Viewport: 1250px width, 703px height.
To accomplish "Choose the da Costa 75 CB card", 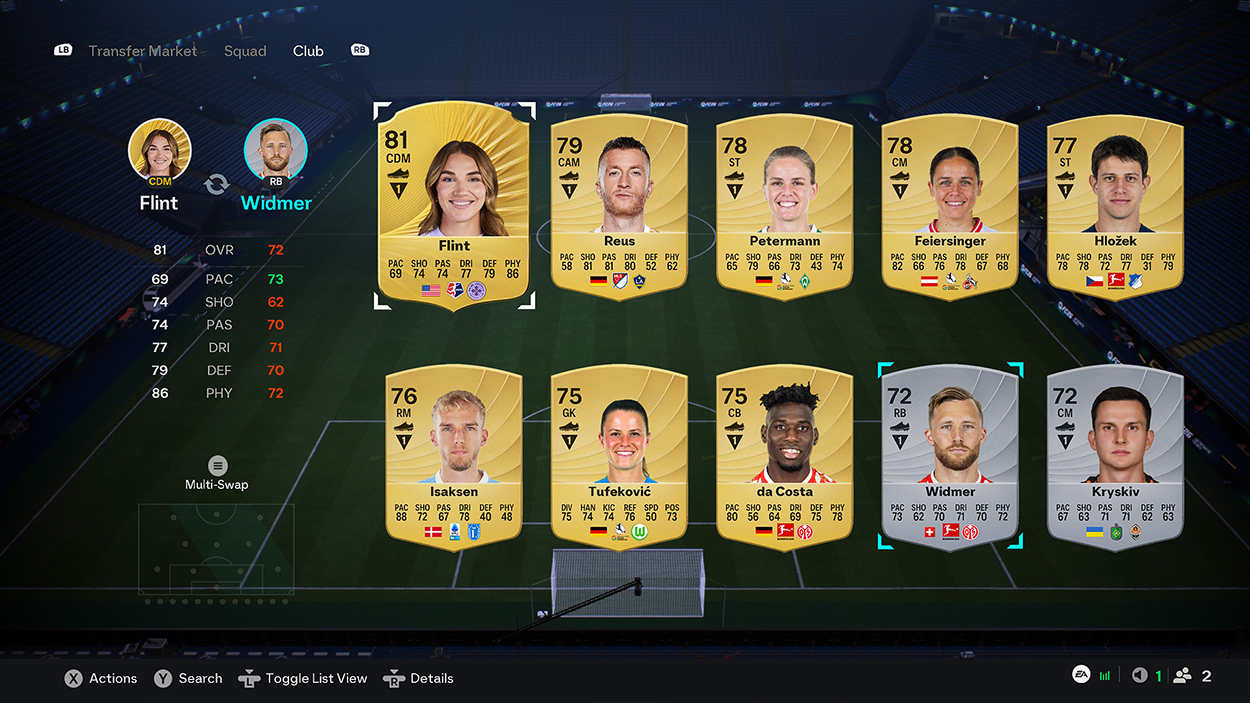I will coord(784,457).
